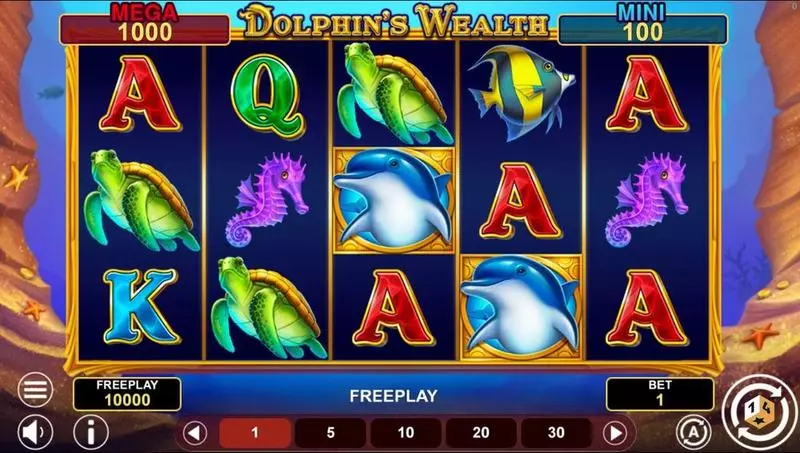Open the hamburger menu

tap(35, 388)
